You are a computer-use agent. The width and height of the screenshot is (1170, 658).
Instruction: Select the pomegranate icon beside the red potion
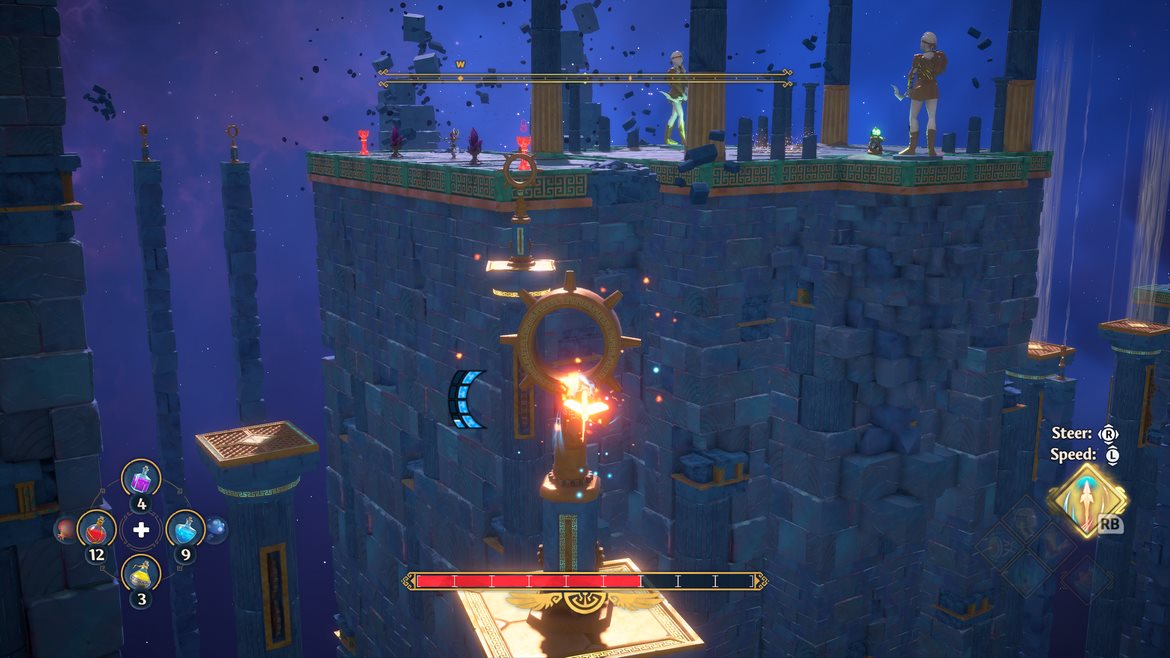(65, 528)
